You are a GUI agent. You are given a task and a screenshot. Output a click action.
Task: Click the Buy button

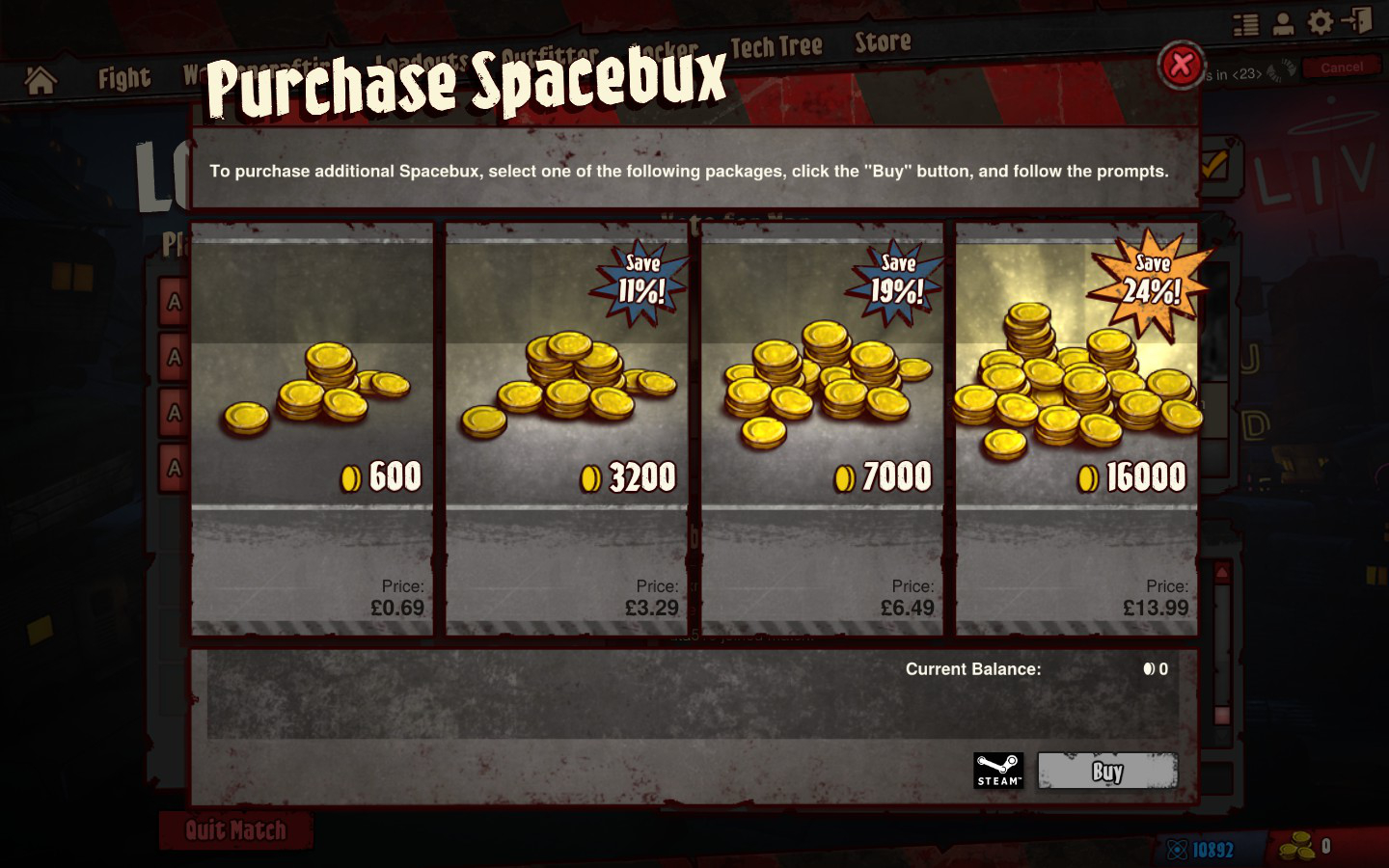[1107, 772]
